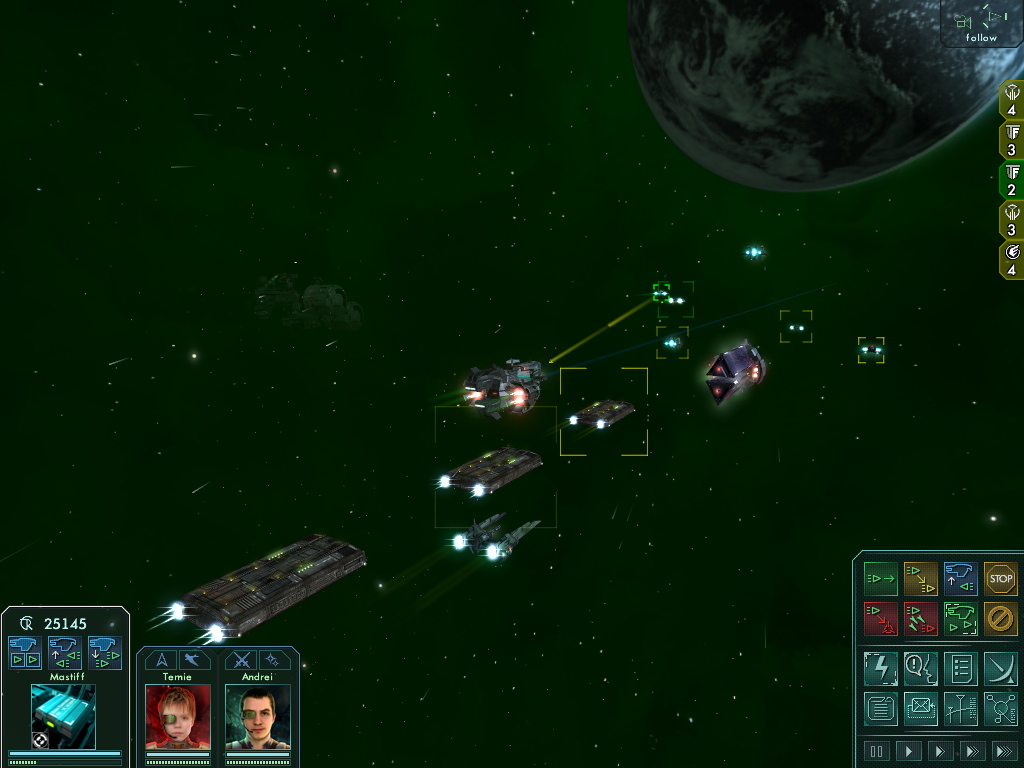Open the objectives checklist icon
Screen dimensions: 1024x768
coord(960,668)
